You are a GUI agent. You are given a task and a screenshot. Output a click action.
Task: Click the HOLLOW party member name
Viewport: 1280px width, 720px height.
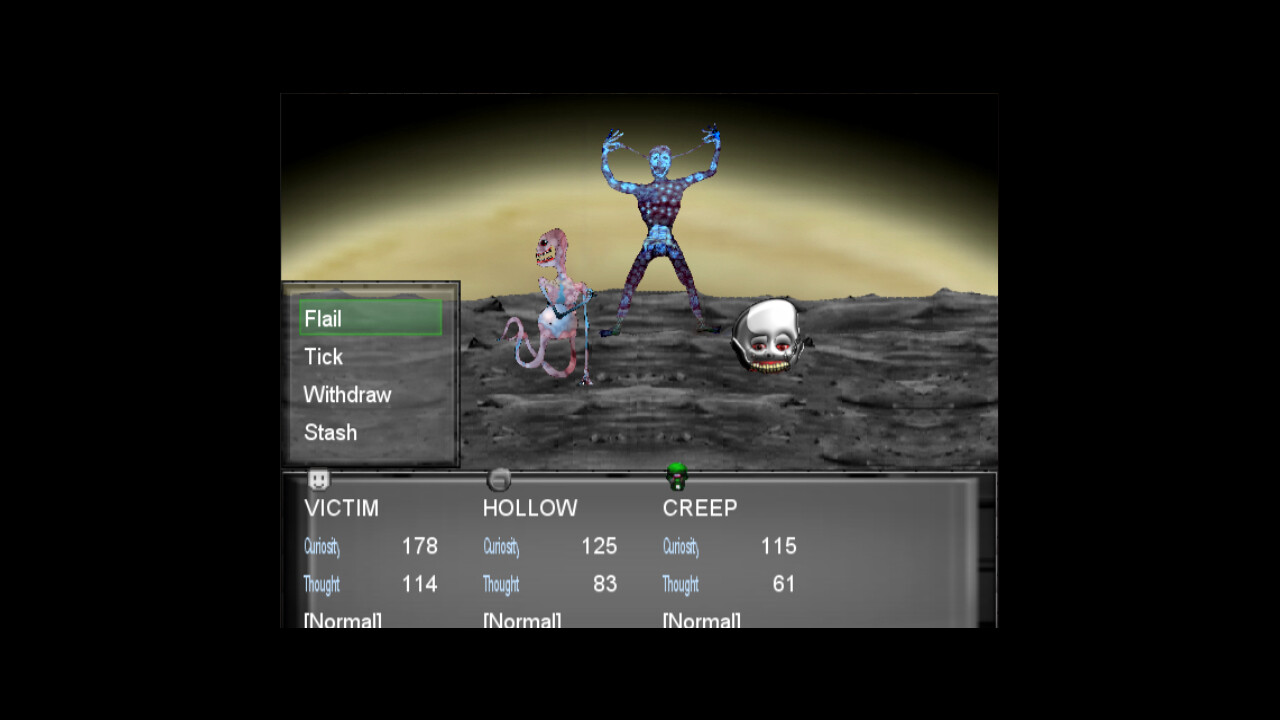coord(529,508)
